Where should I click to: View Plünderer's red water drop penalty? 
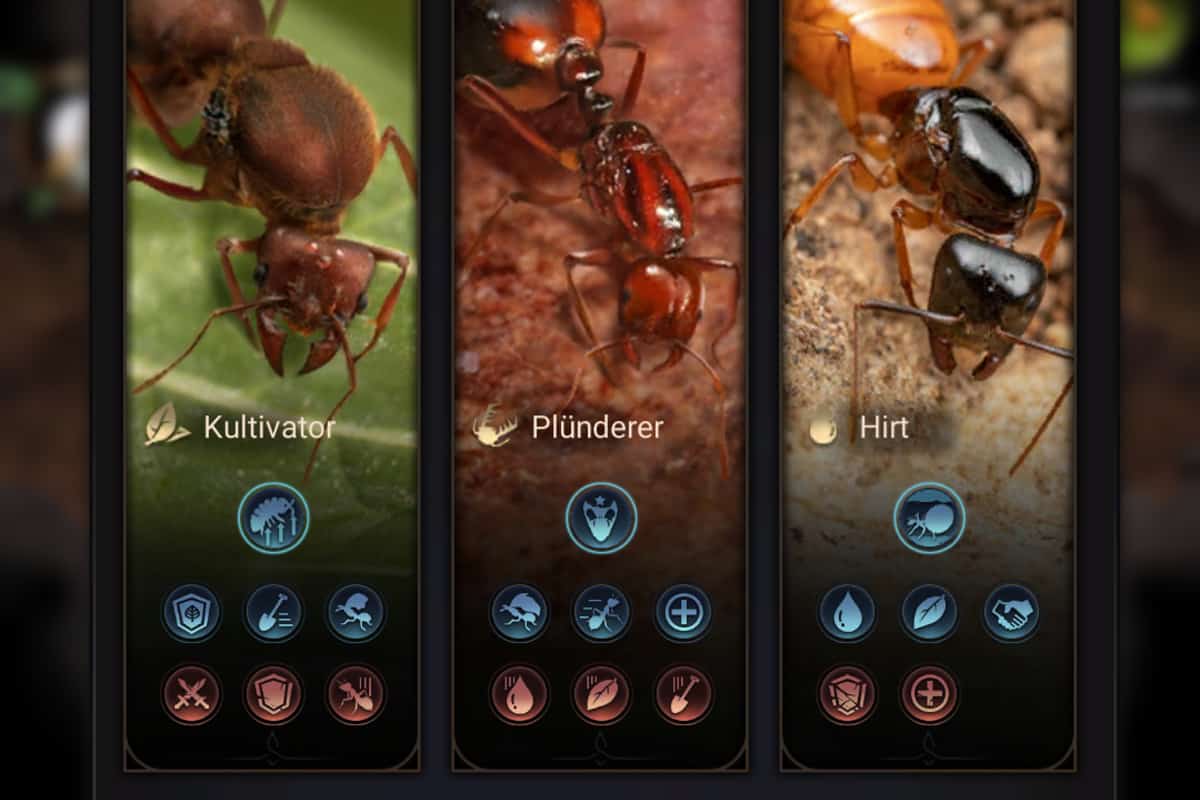tap(519, 693)
